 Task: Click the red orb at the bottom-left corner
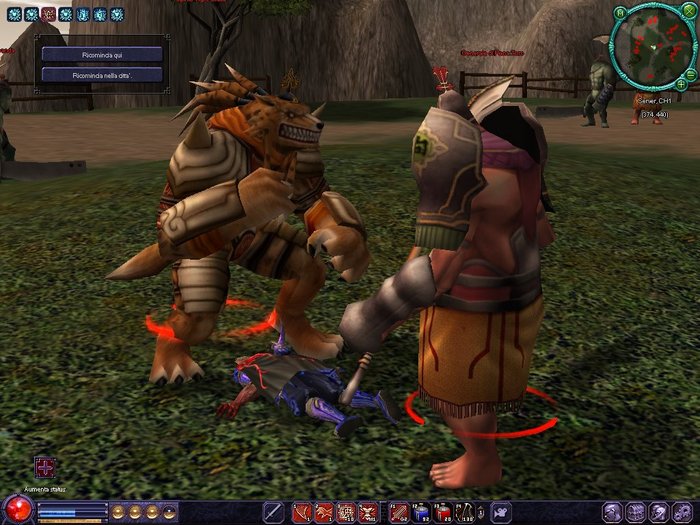pyautogui.click(x=17, y=508)
